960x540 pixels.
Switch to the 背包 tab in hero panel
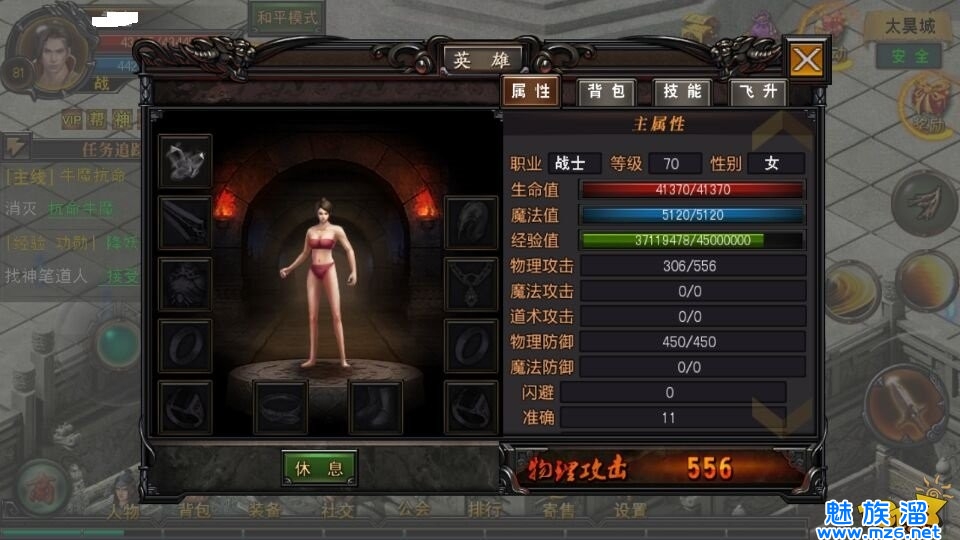tap(607, 92)
